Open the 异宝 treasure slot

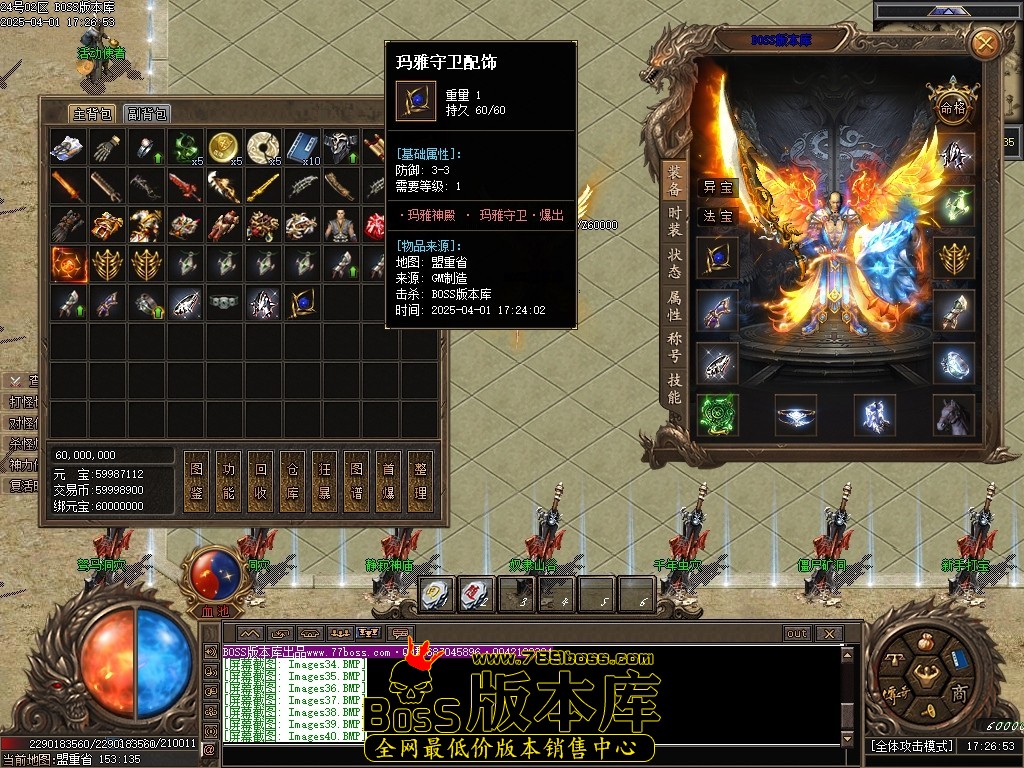click(717, 188)
